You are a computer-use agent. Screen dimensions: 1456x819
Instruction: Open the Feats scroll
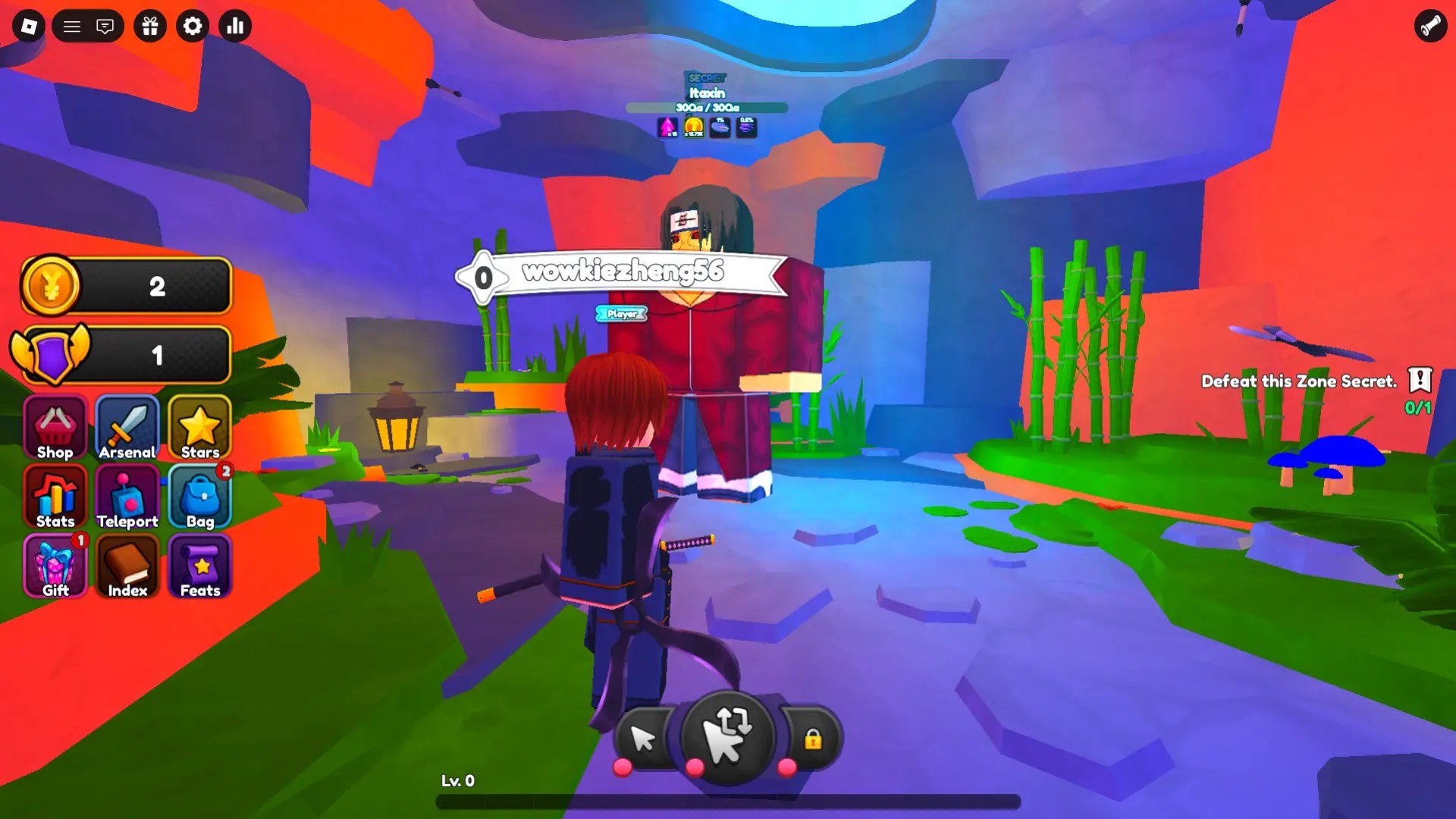(199, 566)
